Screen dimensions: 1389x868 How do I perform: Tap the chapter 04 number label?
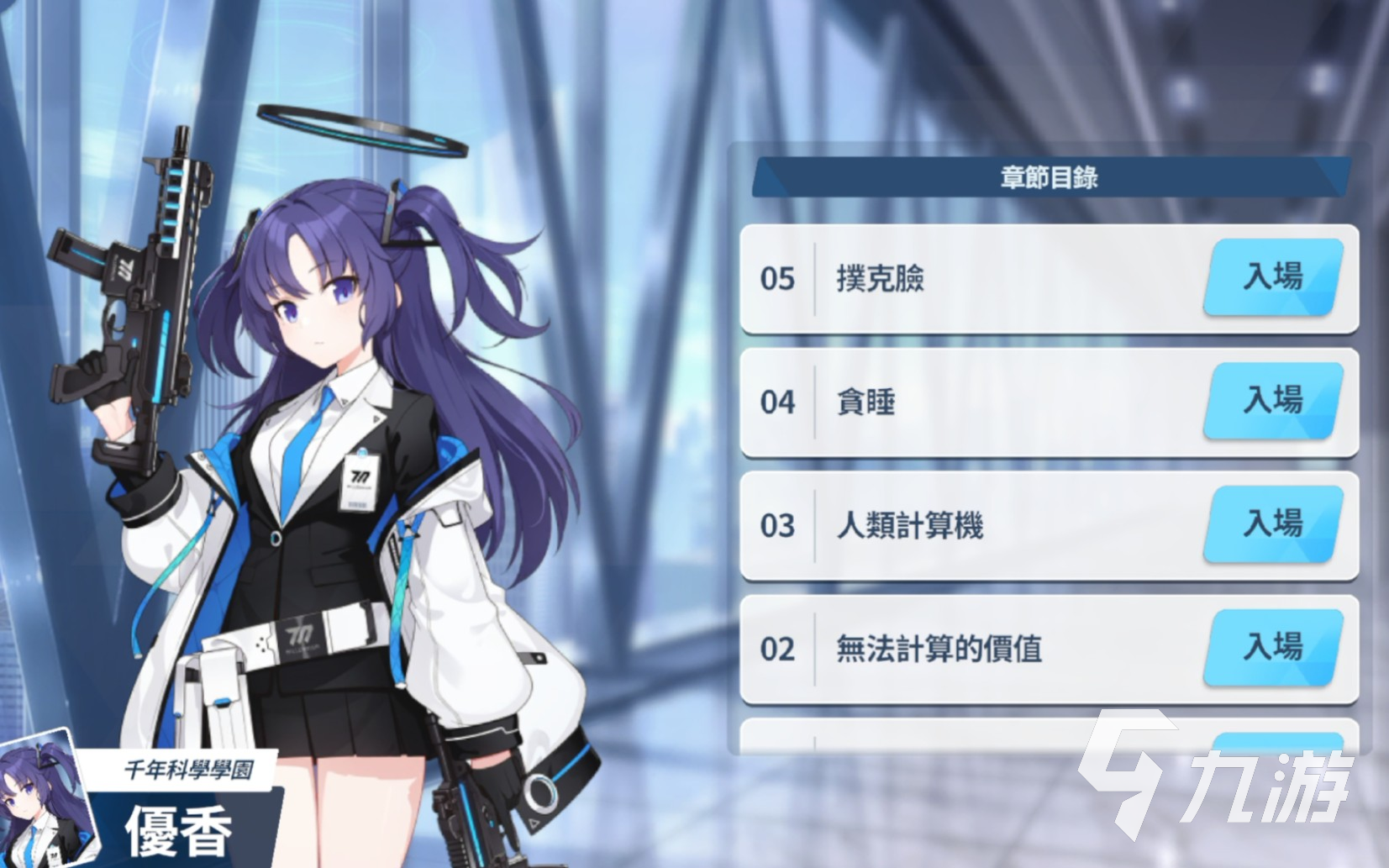click(776, 403)
